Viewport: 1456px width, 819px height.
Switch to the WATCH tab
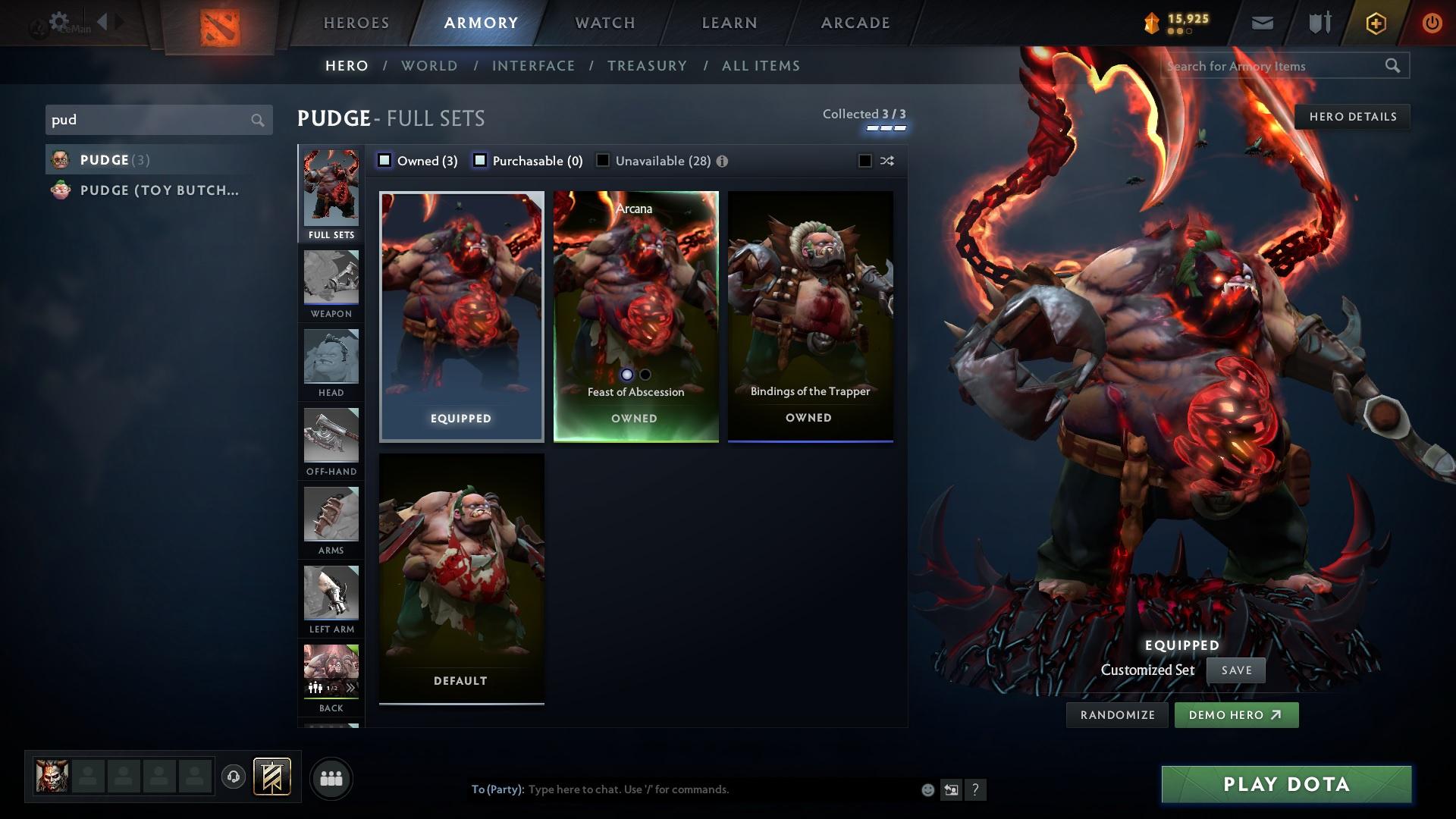(603, 23)
